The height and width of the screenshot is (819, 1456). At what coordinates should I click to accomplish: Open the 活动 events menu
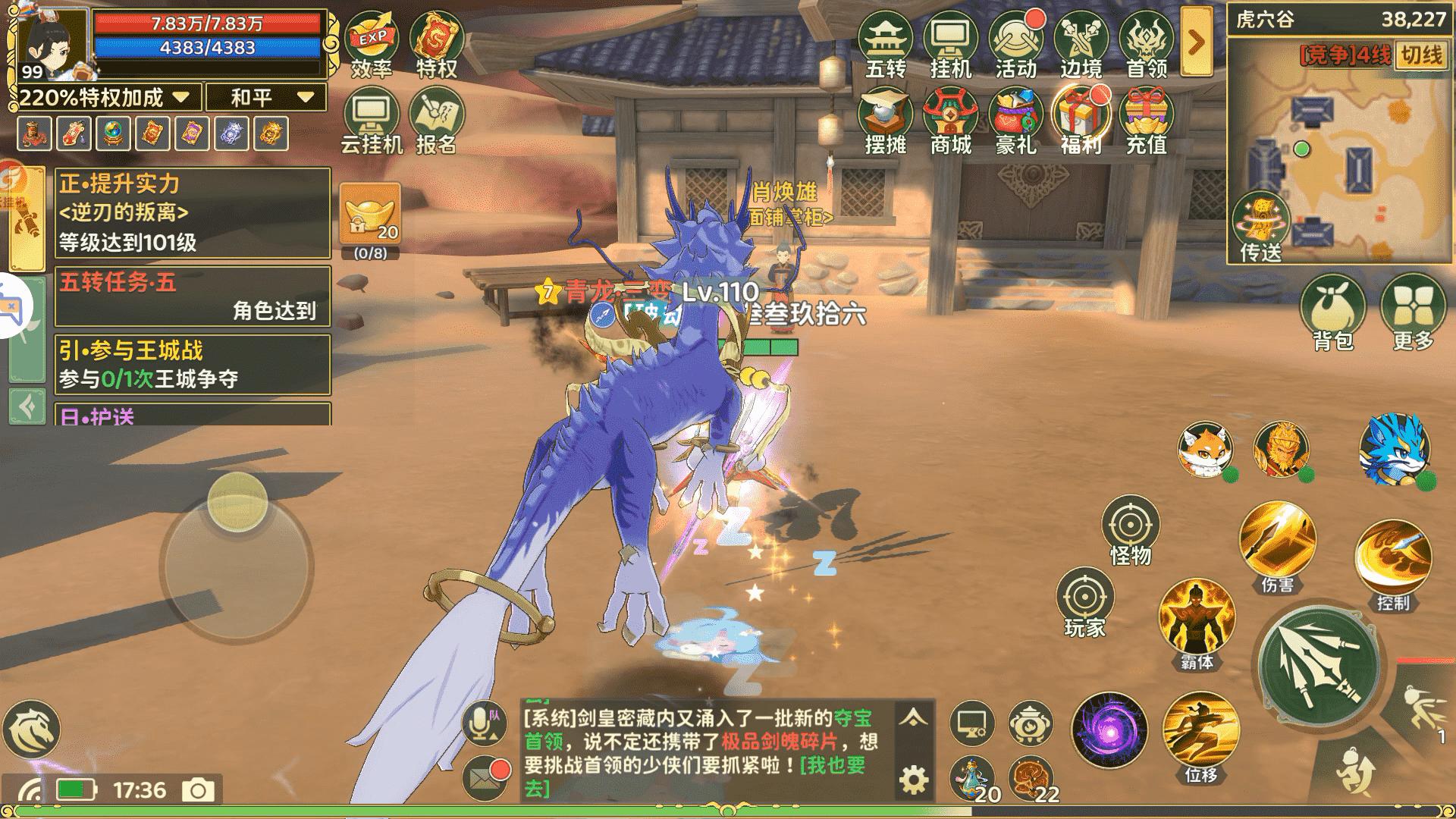(1015, 44)
